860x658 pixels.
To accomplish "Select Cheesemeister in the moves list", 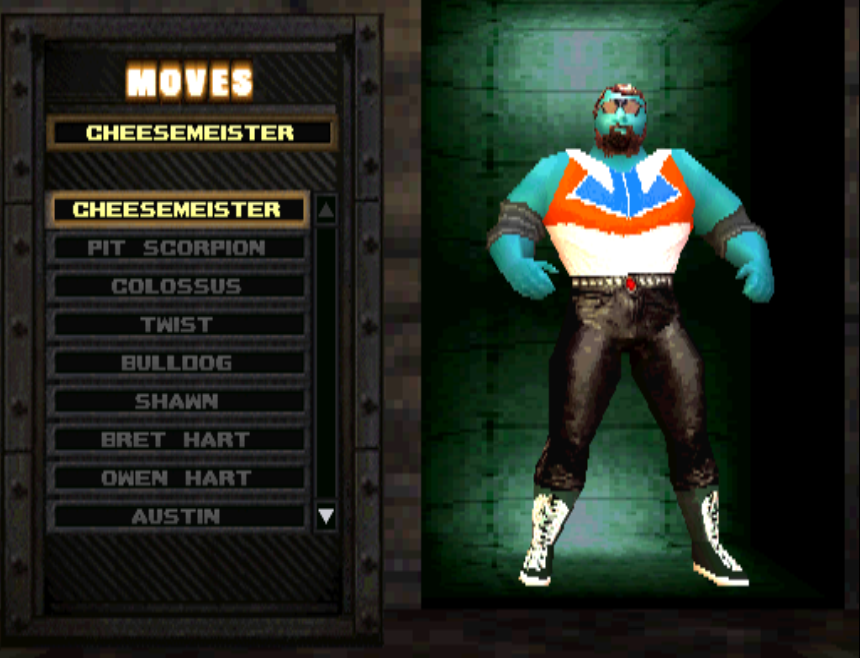I will [x=177, y=210].
